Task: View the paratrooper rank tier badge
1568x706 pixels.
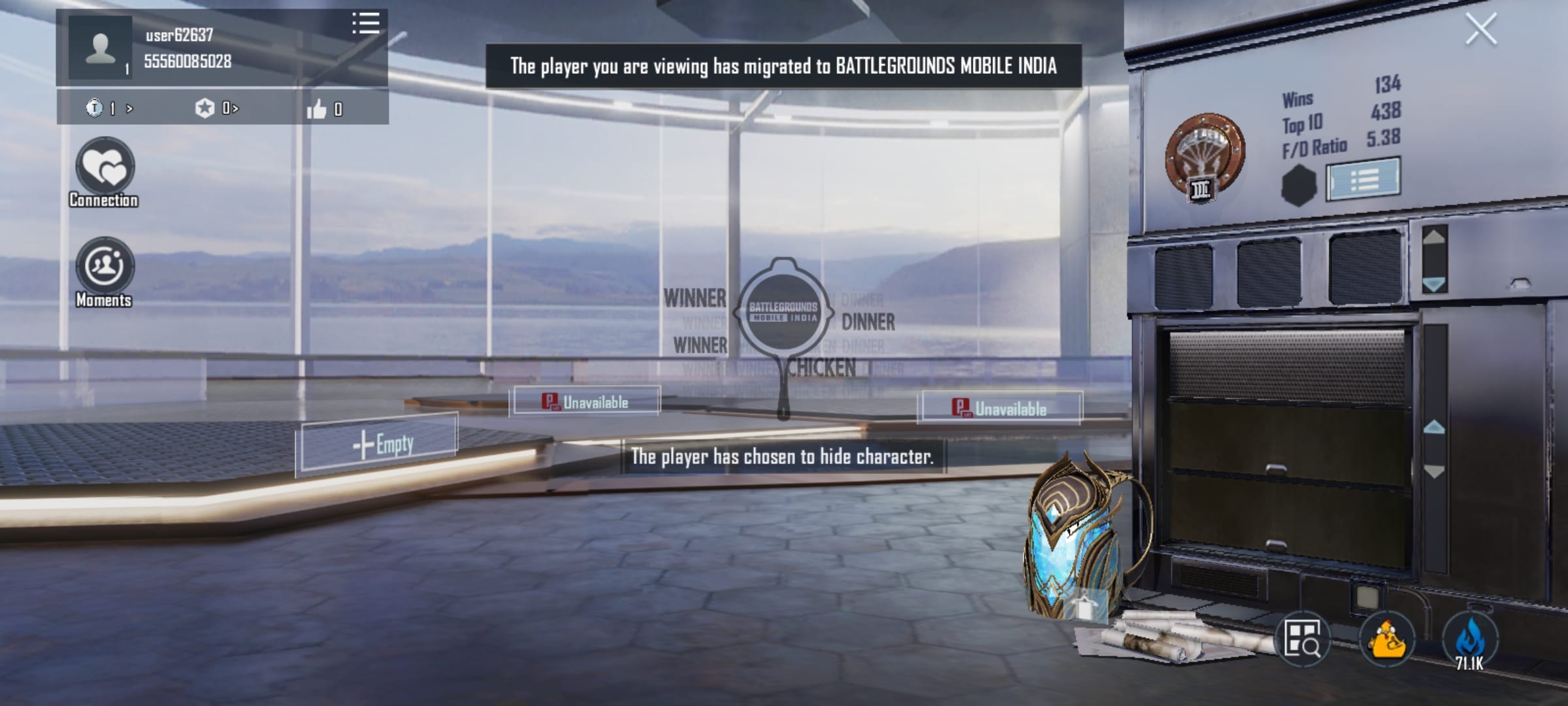Action: (x=1205, y=157)
